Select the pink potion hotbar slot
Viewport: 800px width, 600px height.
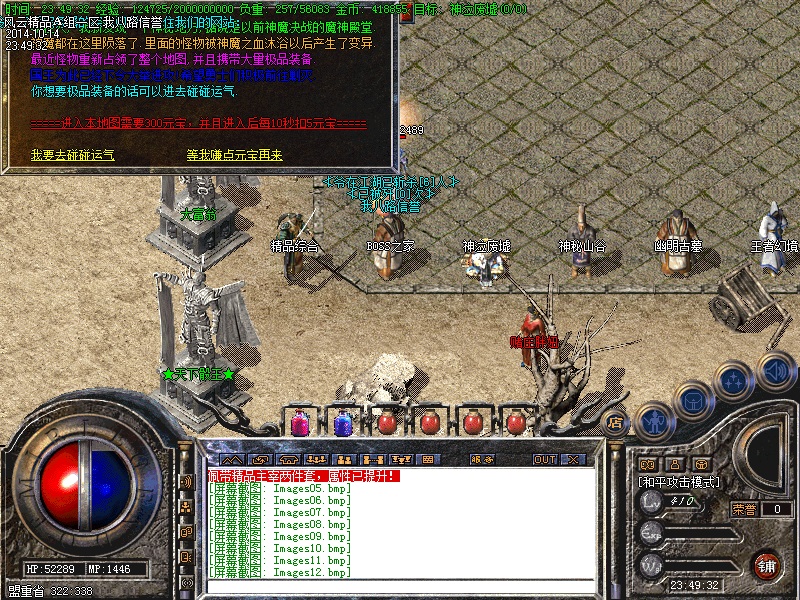(299, 423)
